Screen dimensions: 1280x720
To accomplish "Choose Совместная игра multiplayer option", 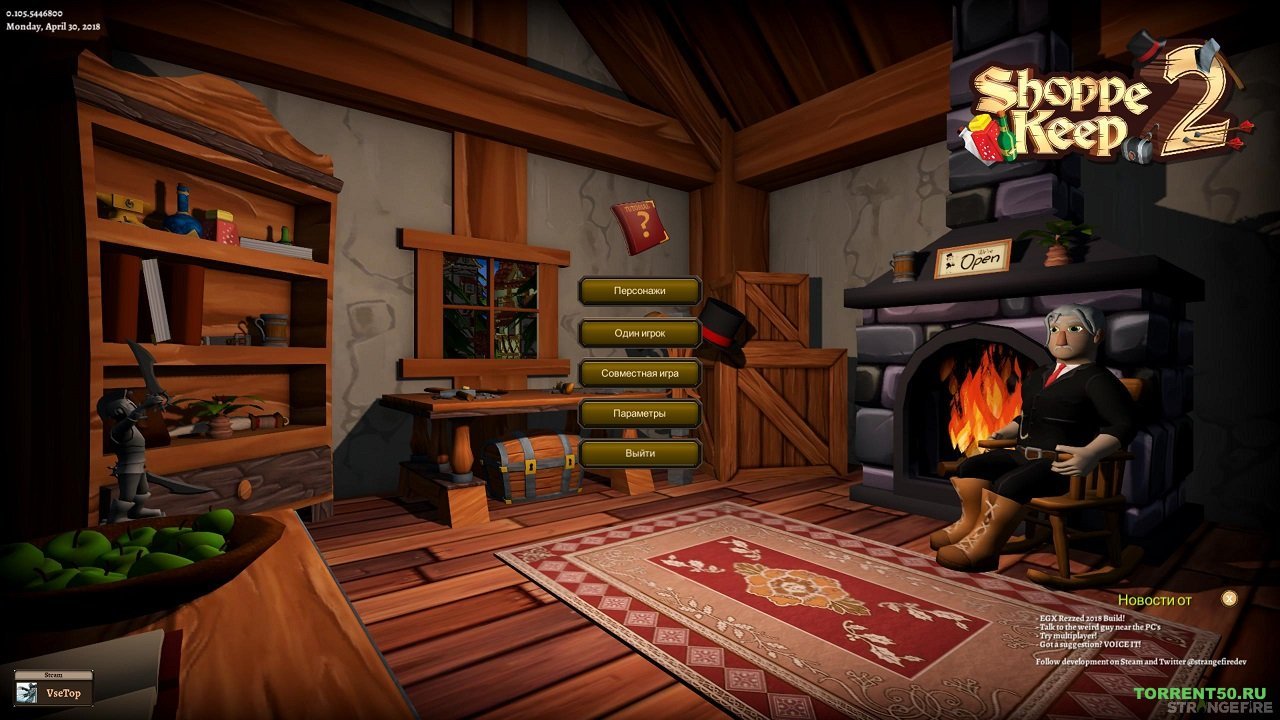I will click(x=640, y=373).
